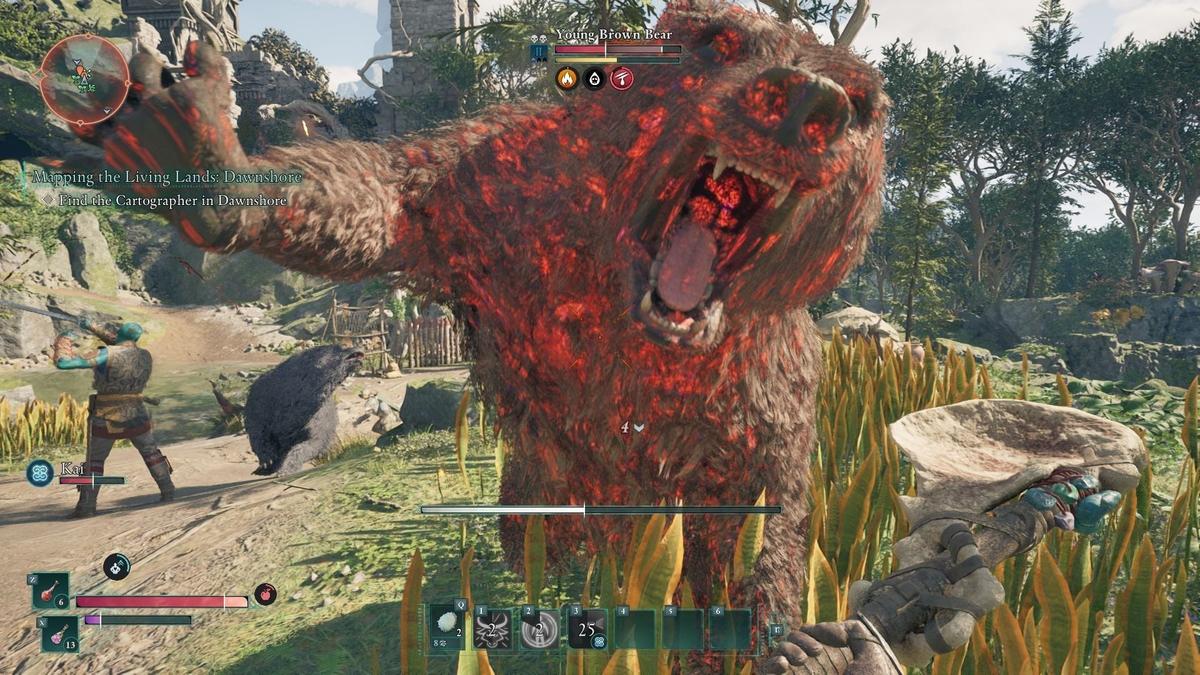
Task: Use the red health potion slot
Action: pyautogui.click(x=50, y=591)
